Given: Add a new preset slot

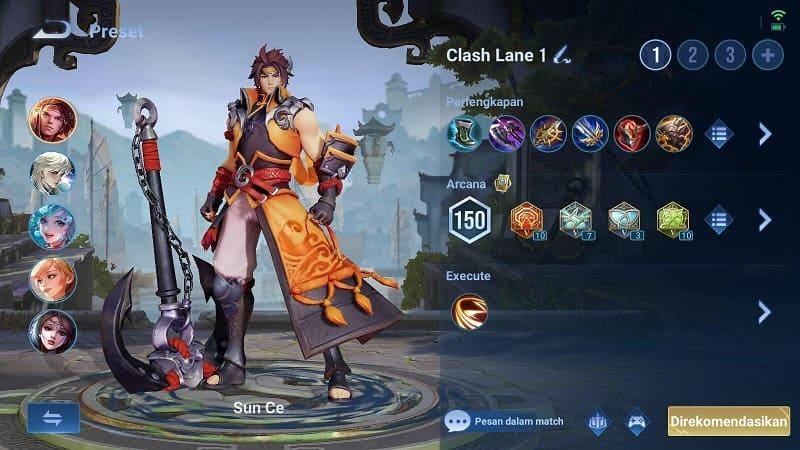Looking at the screenshot, I should [768, 55].
